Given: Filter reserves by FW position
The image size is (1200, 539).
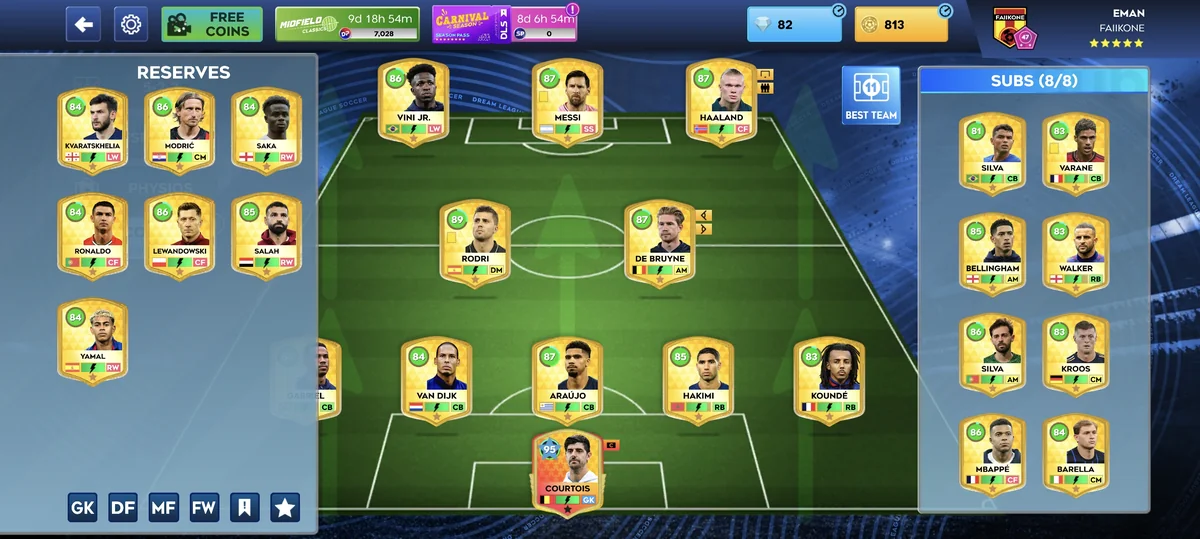Looking at the screenshot, I should pos(204,507).
